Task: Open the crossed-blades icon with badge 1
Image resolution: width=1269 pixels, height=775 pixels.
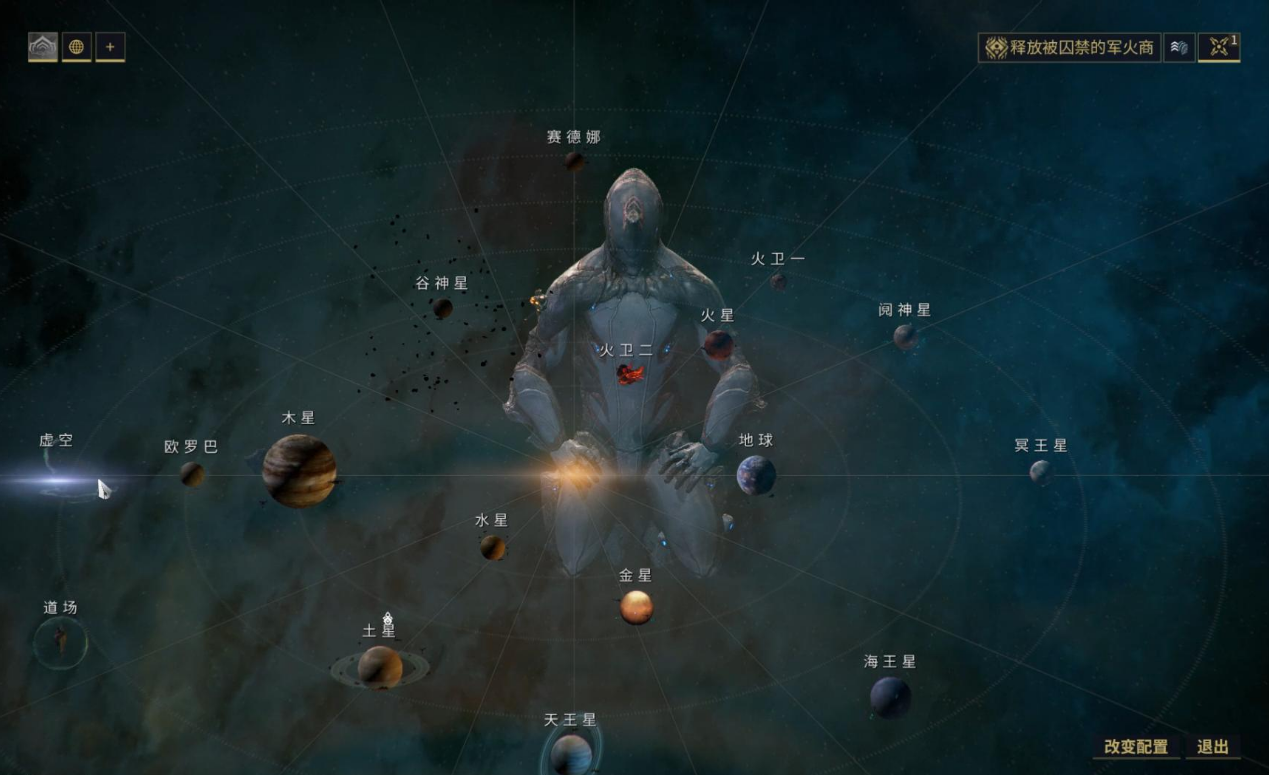Action: [x=1218, y=47]
